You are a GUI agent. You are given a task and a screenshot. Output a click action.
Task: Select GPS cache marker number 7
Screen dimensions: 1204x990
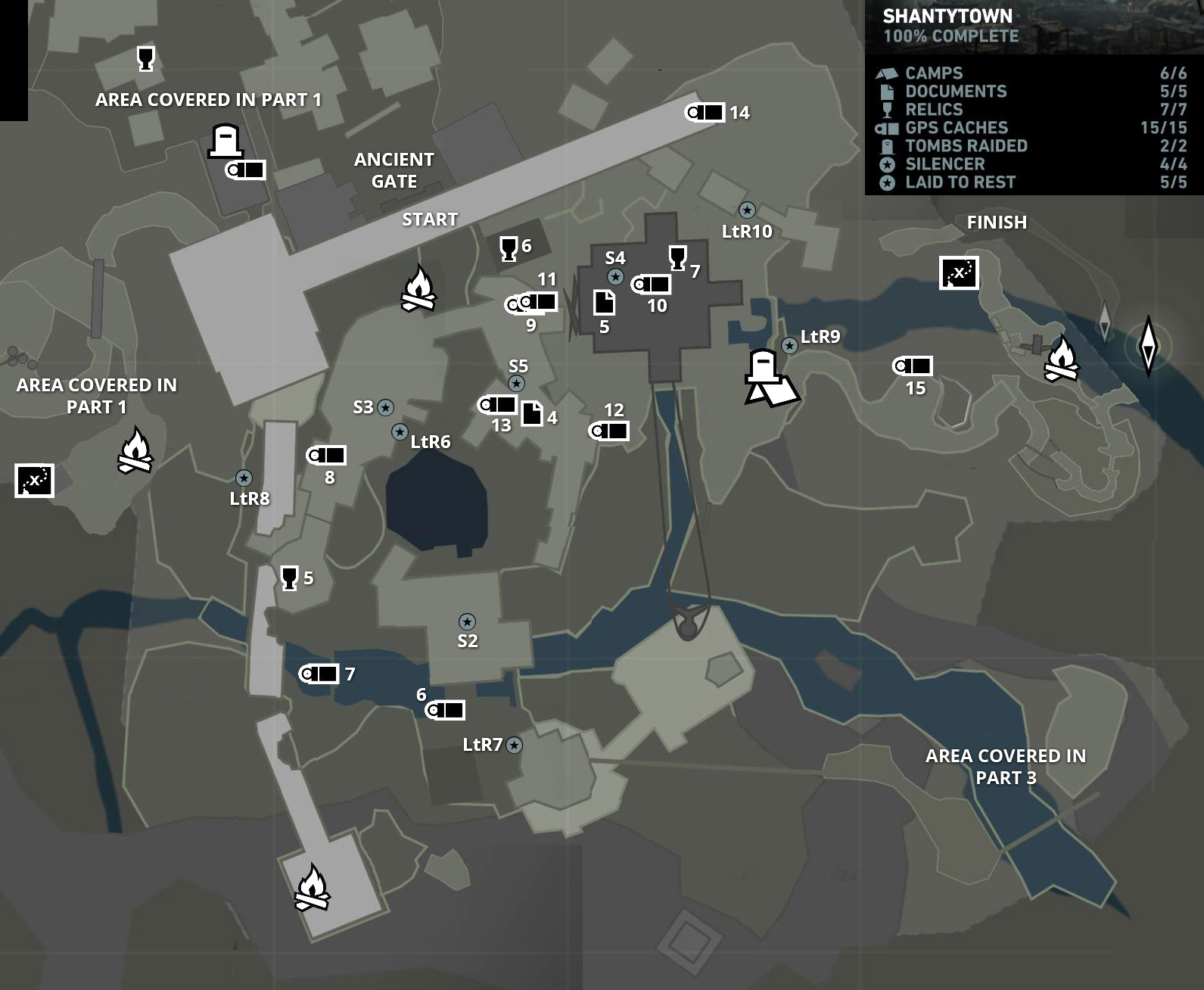[319, 674]
